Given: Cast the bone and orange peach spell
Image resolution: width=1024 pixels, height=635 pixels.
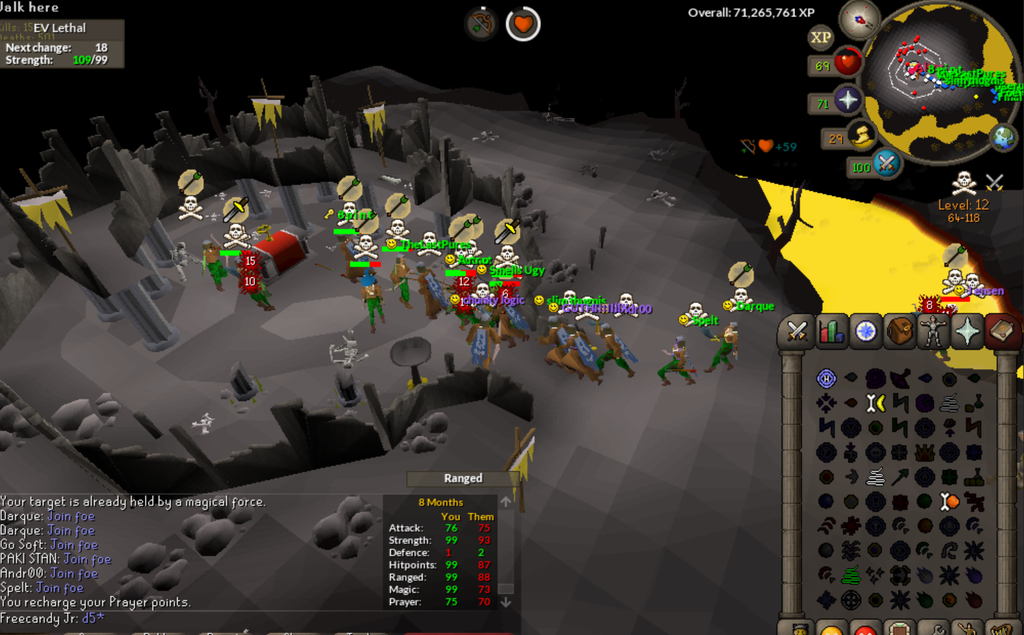Looking at the screenshot, I should click(950, 501).
